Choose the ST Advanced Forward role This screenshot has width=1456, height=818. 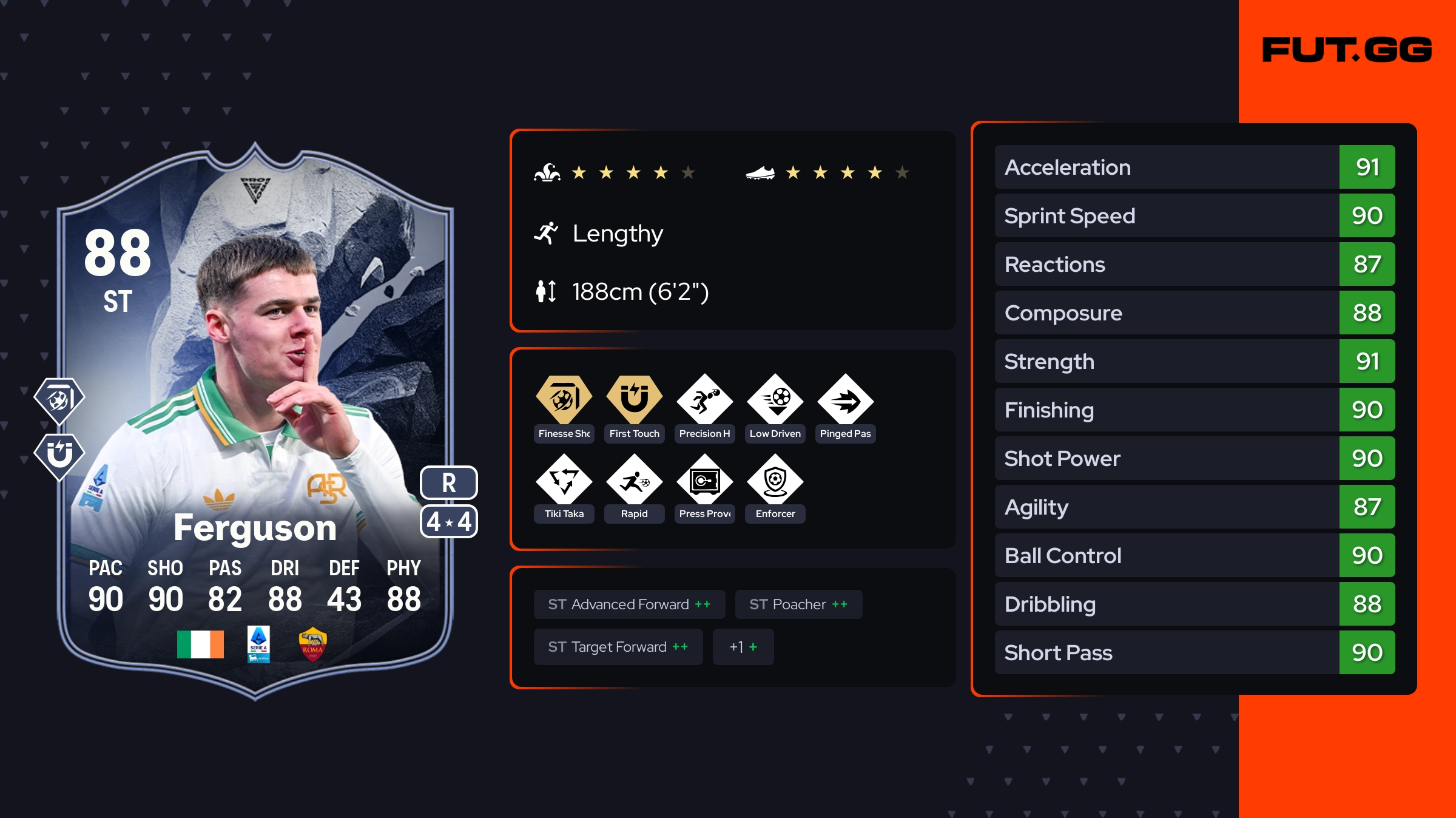(x=629, y=604)
